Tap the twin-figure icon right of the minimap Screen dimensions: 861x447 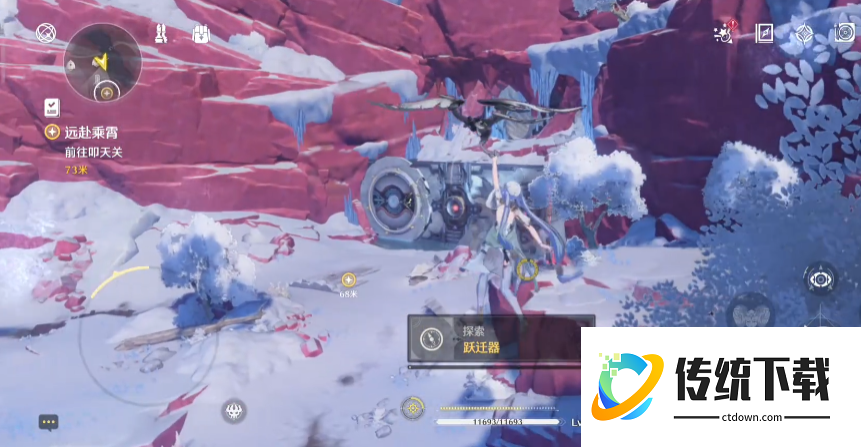(x=162, y=33)
